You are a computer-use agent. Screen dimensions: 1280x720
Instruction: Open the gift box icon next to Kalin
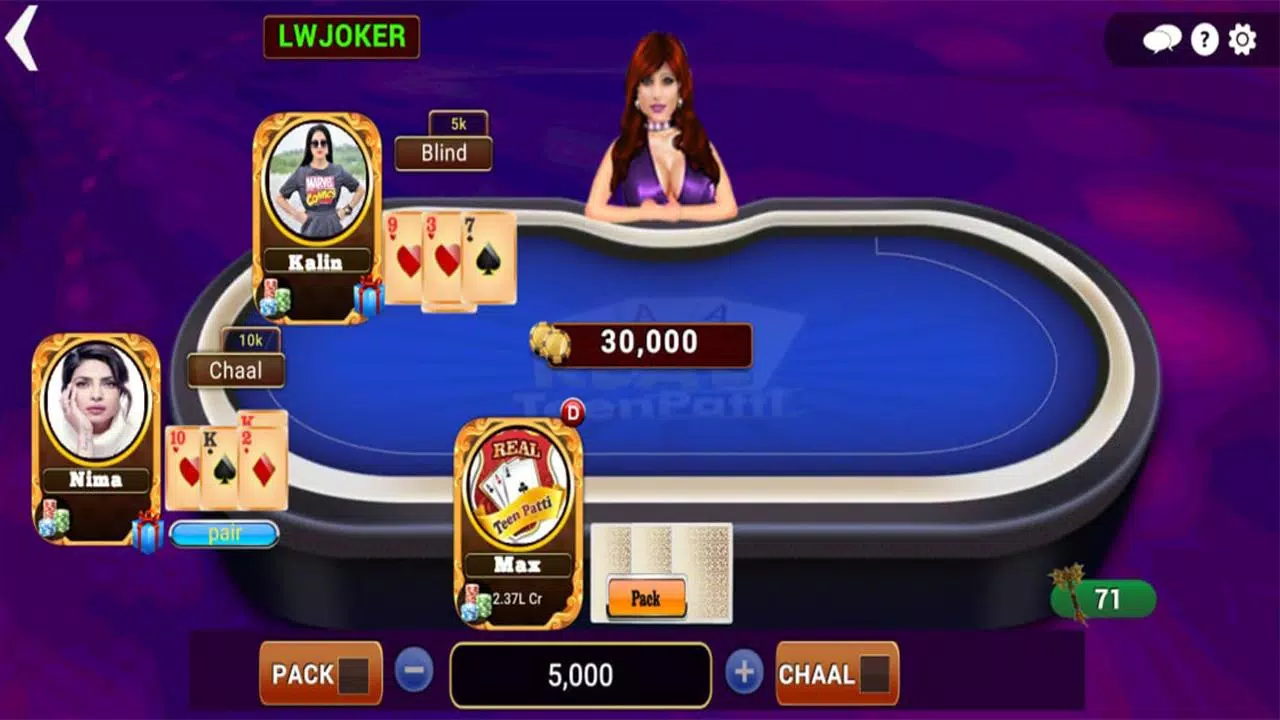tap(368, 294)
